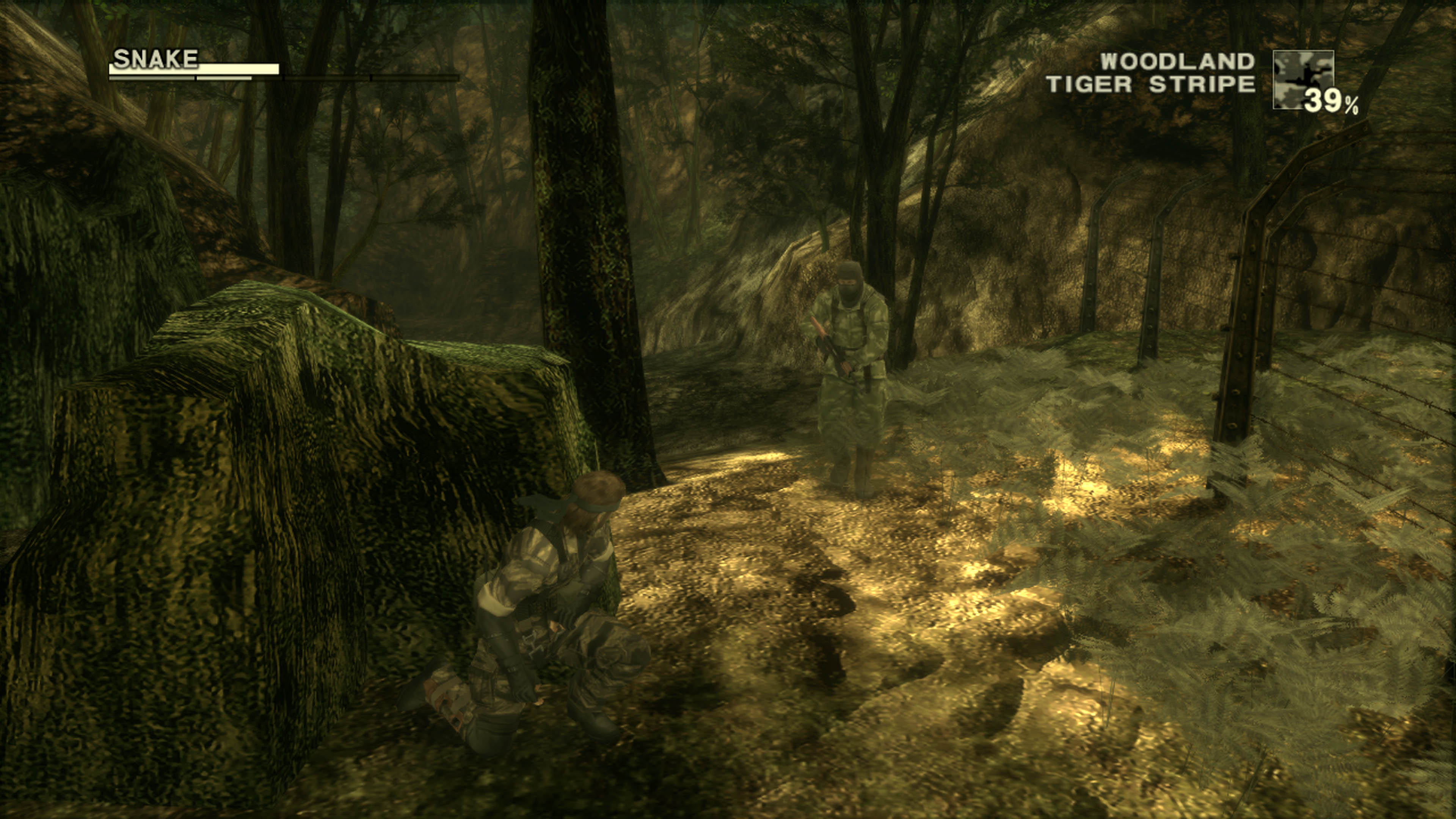The image size is (1456, 819).
Task: Toggle the WOODLAND camo display
Action: point(1177,62)
